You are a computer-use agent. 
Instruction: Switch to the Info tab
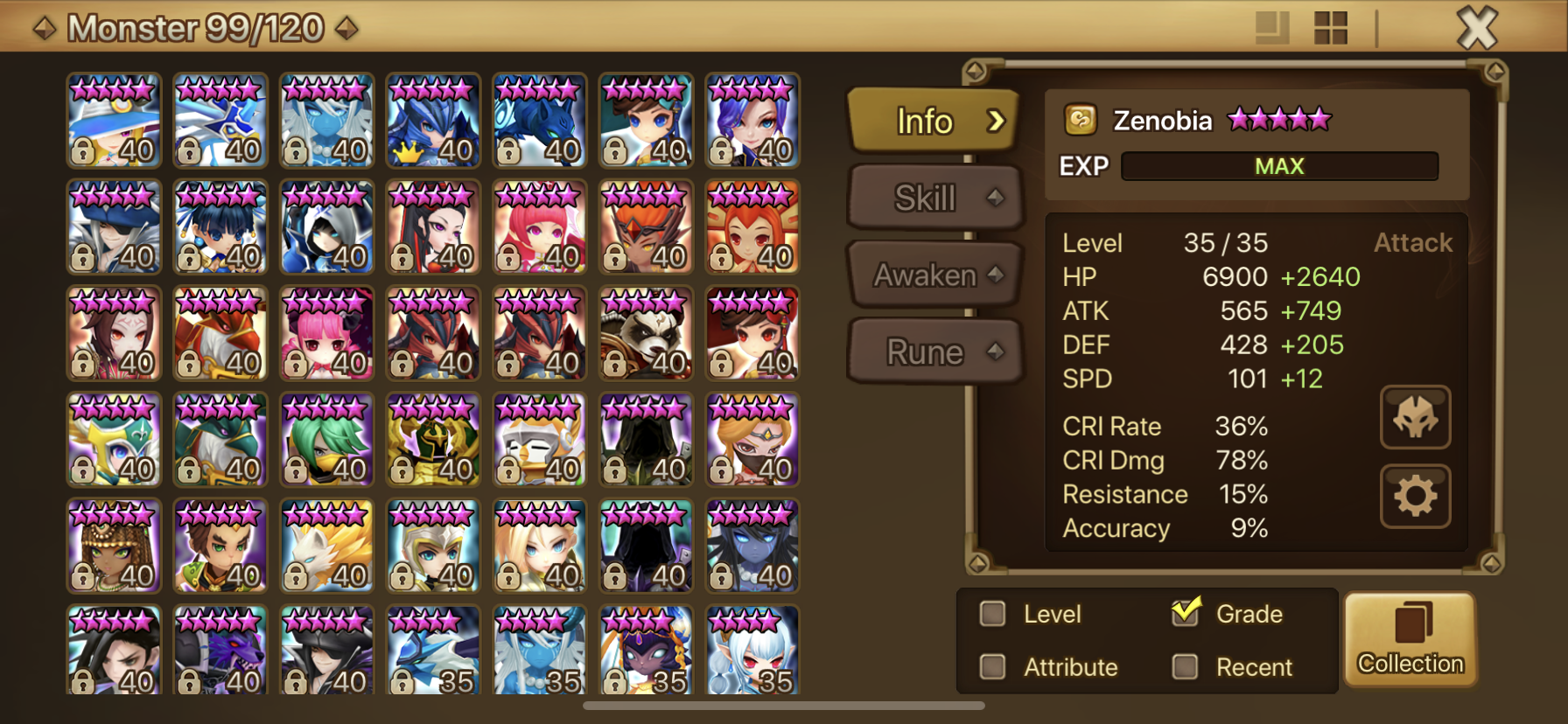coord(926,122)
